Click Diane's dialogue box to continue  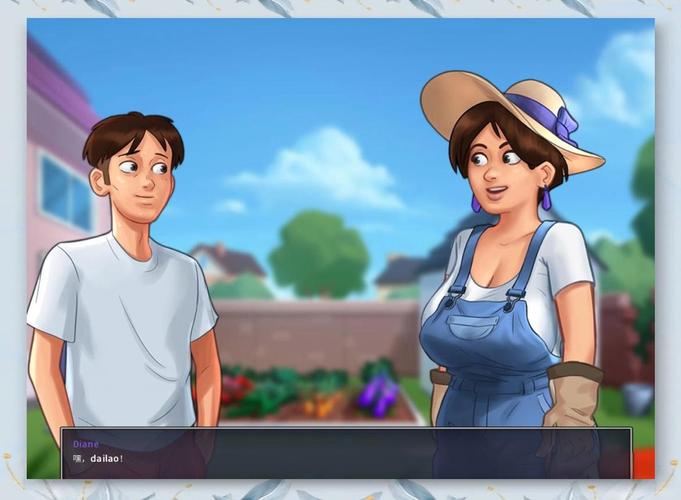click(x=346, y=453)
